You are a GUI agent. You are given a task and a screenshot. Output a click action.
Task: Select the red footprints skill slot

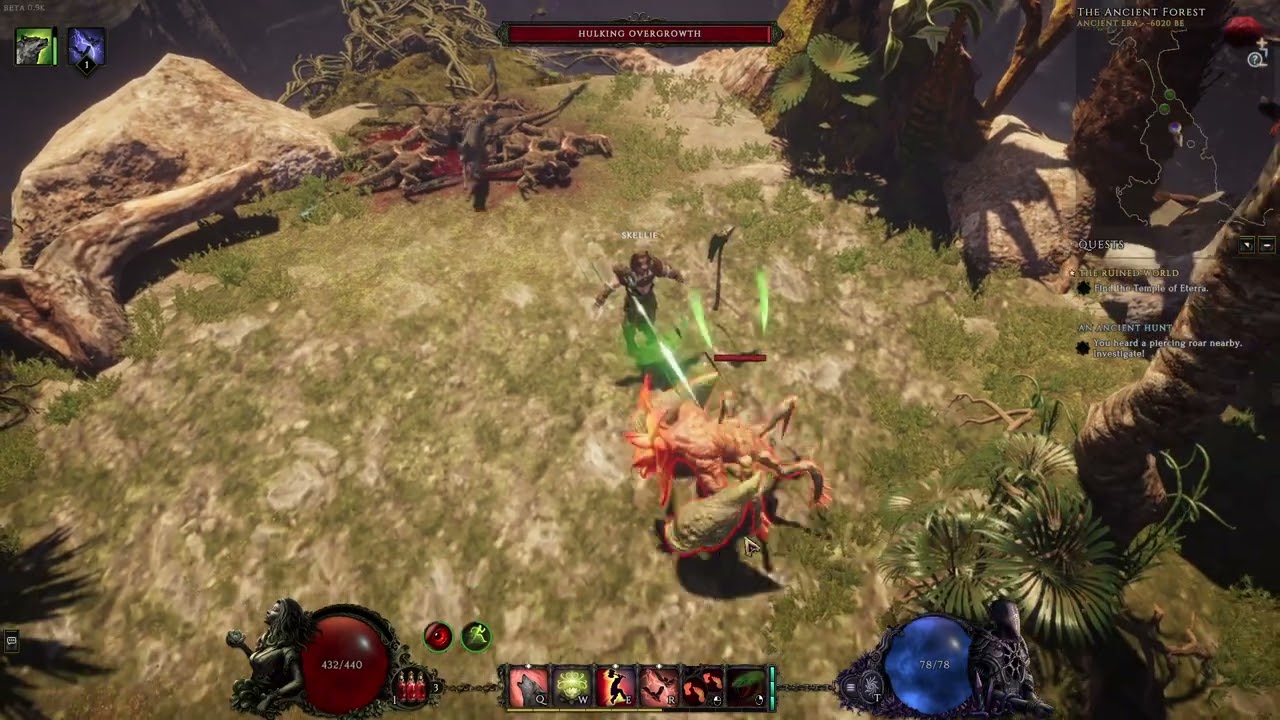[x=702, y=687]
